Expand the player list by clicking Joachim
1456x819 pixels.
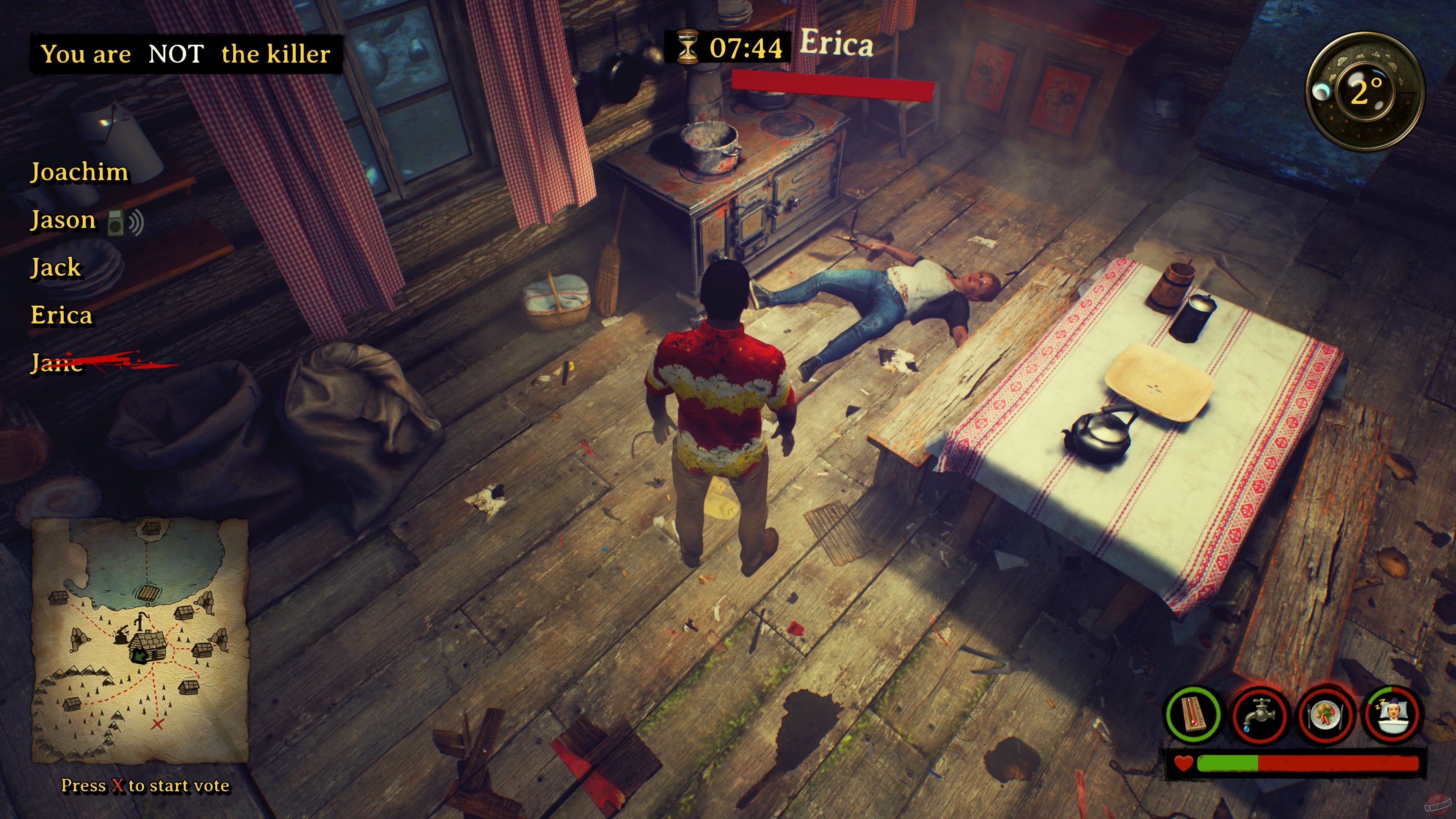coord(80,173)
